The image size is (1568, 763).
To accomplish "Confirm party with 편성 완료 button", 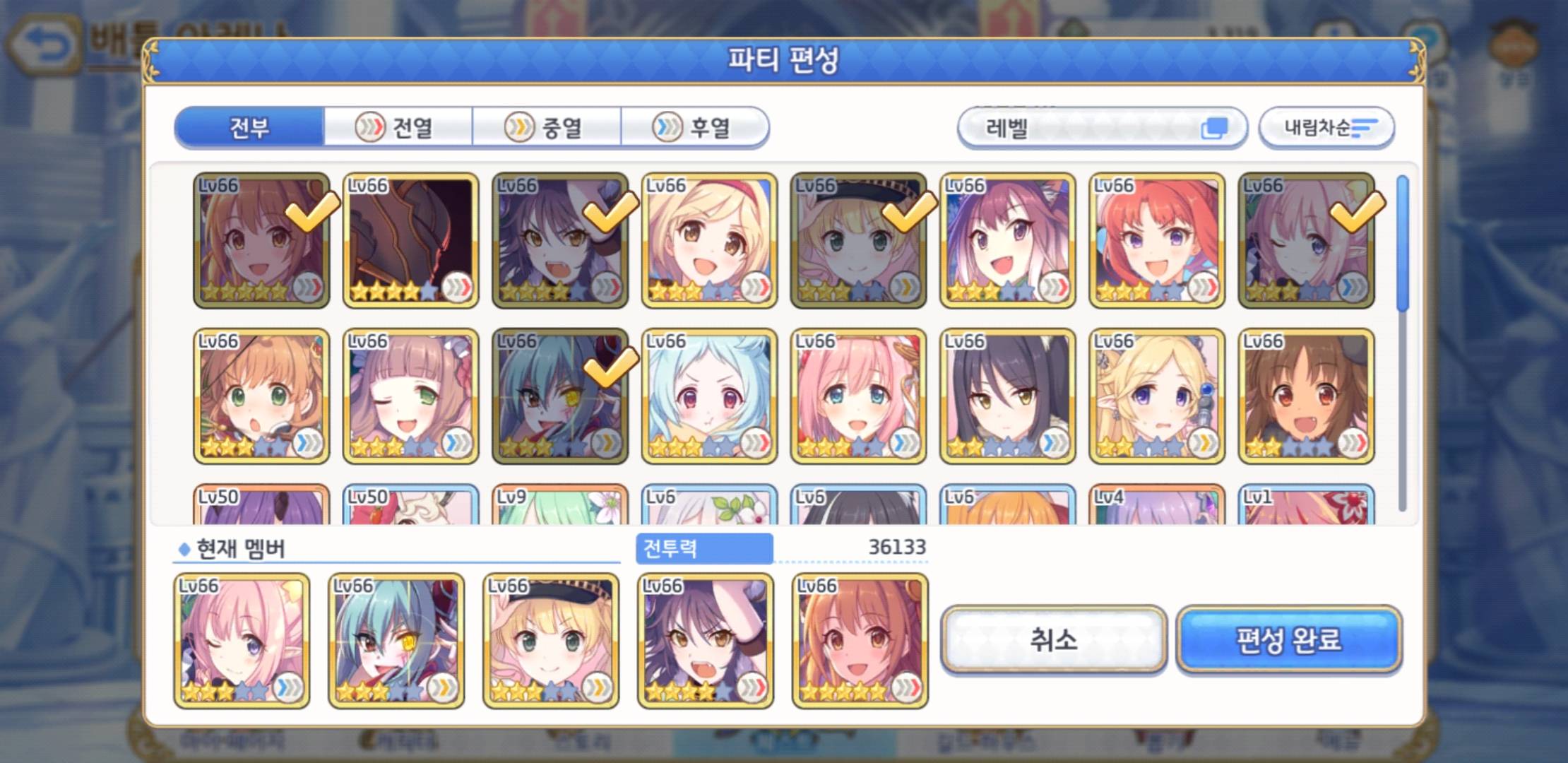I will (1289, 640).
